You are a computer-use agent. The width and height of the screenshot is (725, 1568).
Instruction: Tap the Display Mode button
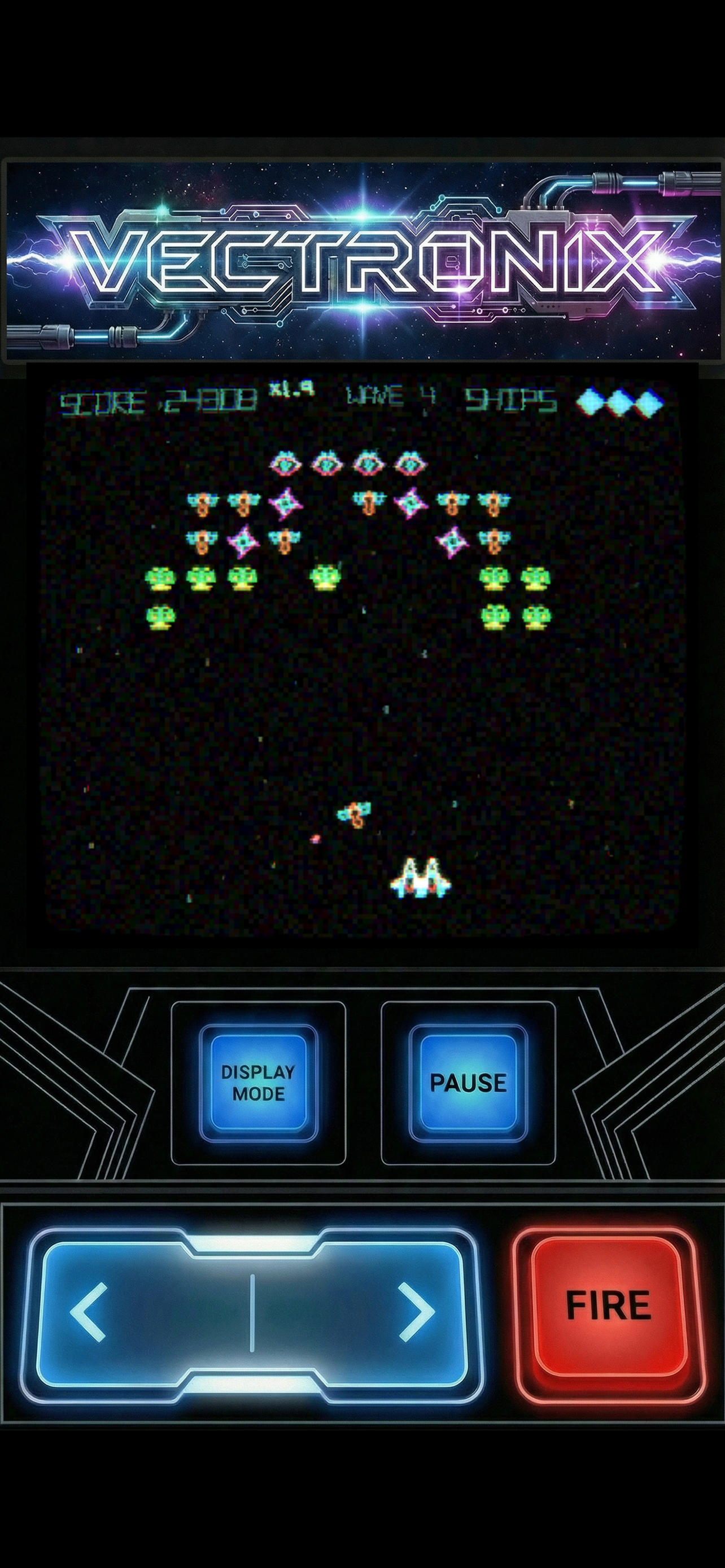pos(258,1082)
